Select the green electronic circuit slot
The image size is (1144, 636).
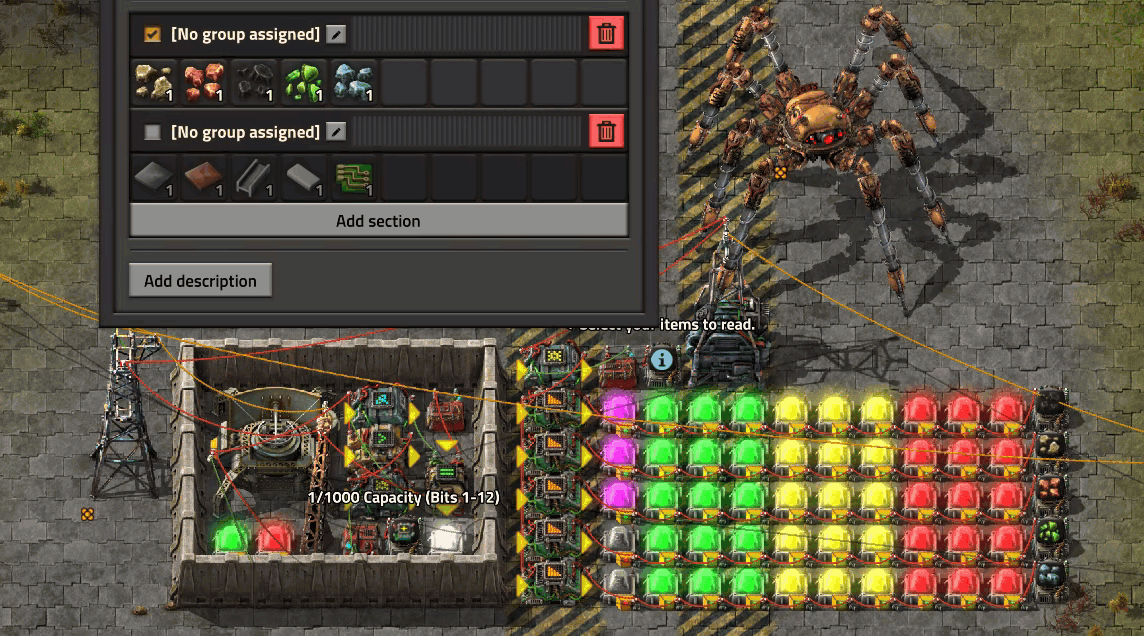point(355,178)
